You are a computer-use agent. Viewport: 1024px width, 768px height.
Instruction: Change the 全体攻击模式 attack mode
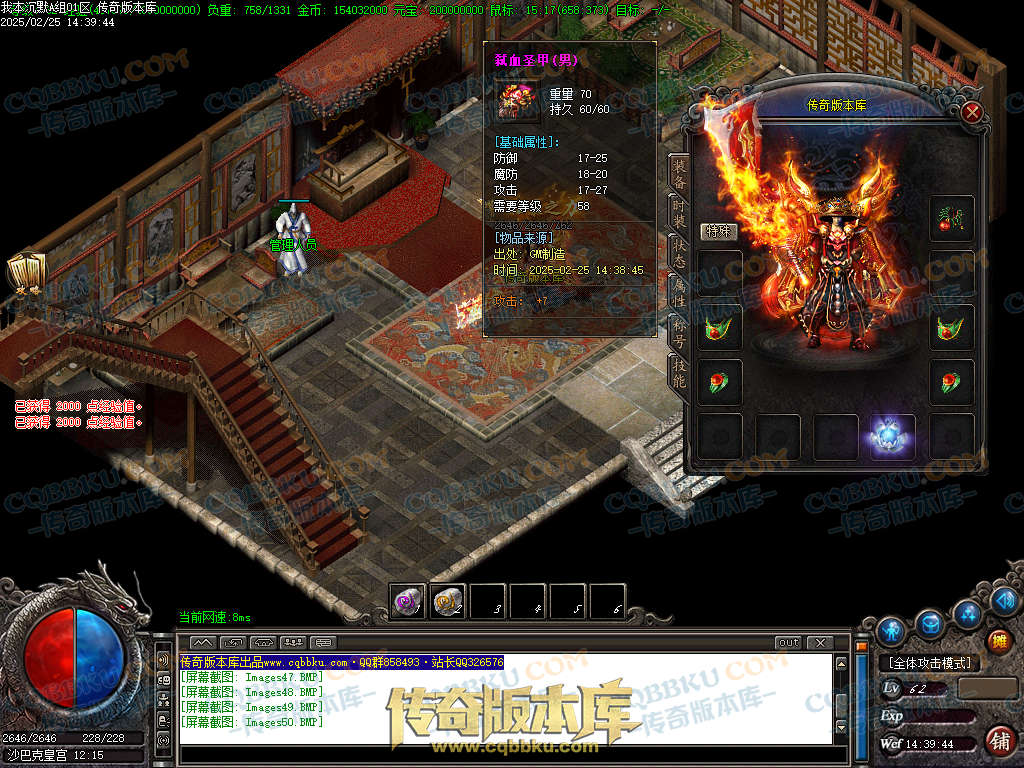click(930, 663)
